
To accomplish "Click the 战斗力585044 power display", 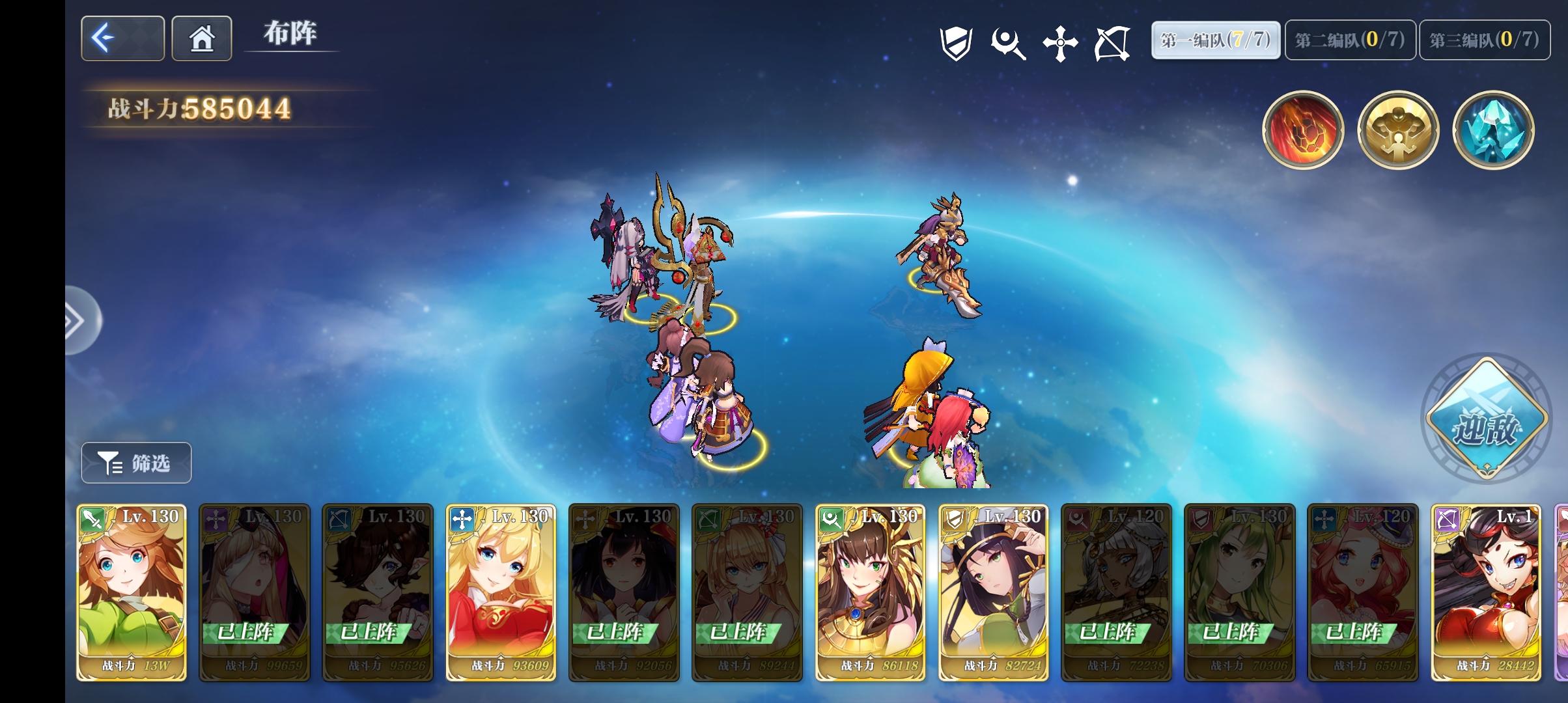I will click(200, 108).
